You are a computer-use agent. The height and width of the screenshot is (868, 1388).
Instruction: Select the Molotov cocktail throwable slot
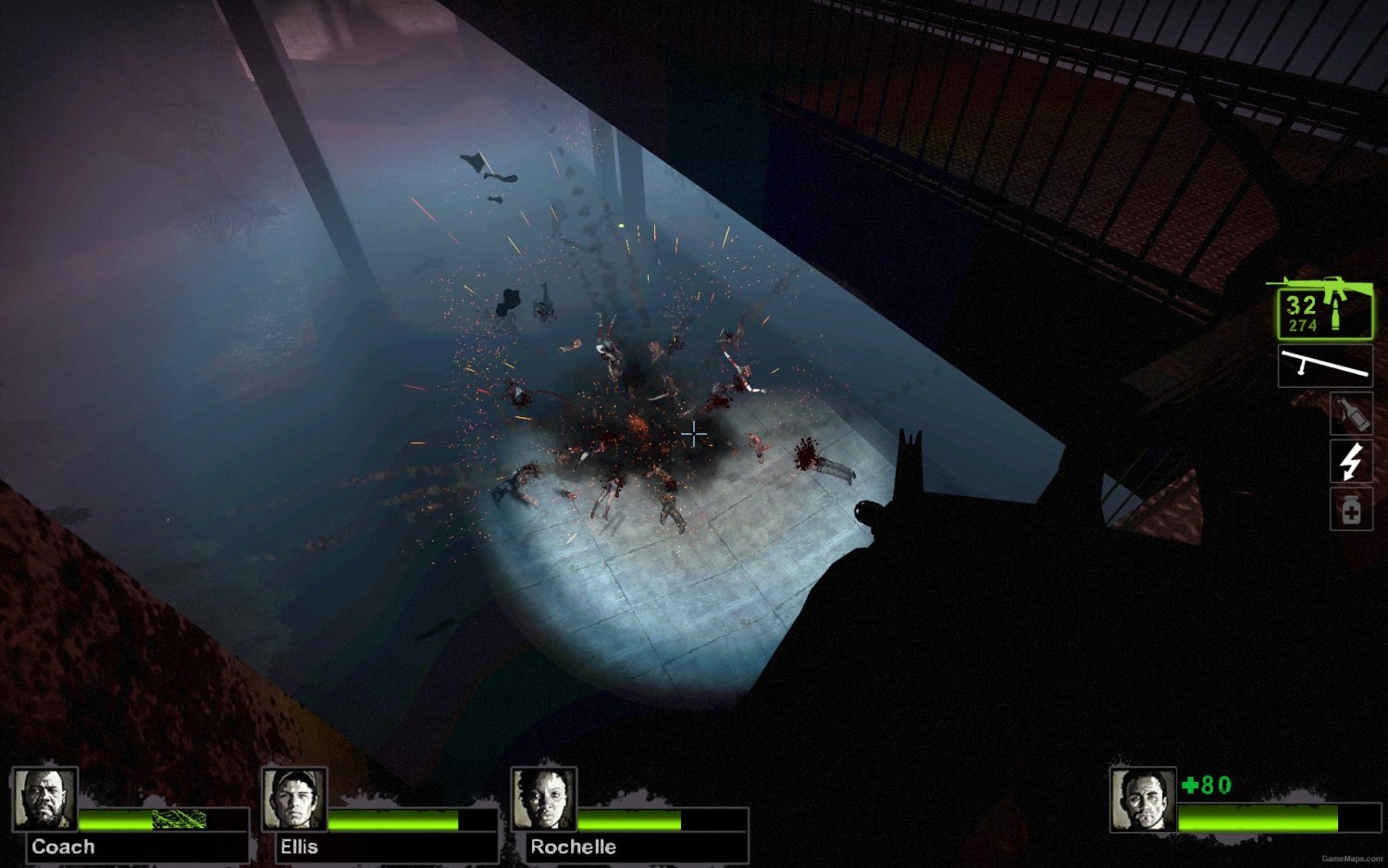pyautogui.click(x=1351, y=414)
